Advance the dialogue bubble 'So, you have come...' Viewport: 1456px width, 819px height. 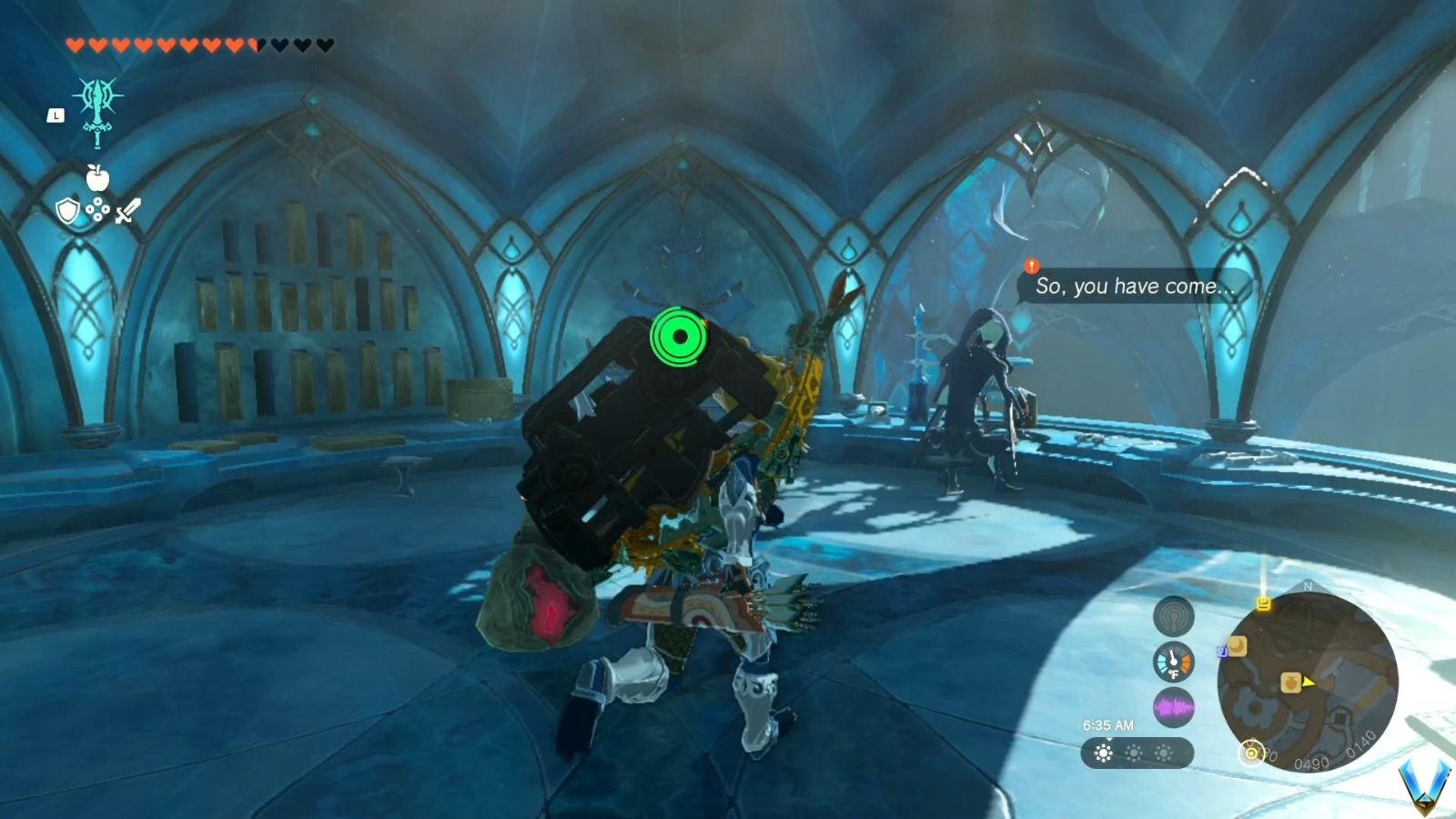tap(1133, 286)
